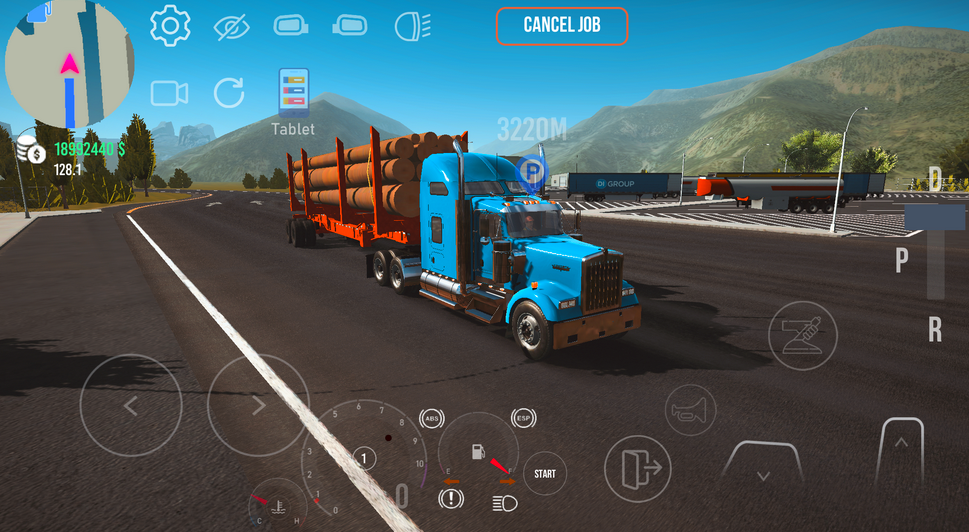
Task: Toggle ESP on the dashboard
Action: coord(522,418)
